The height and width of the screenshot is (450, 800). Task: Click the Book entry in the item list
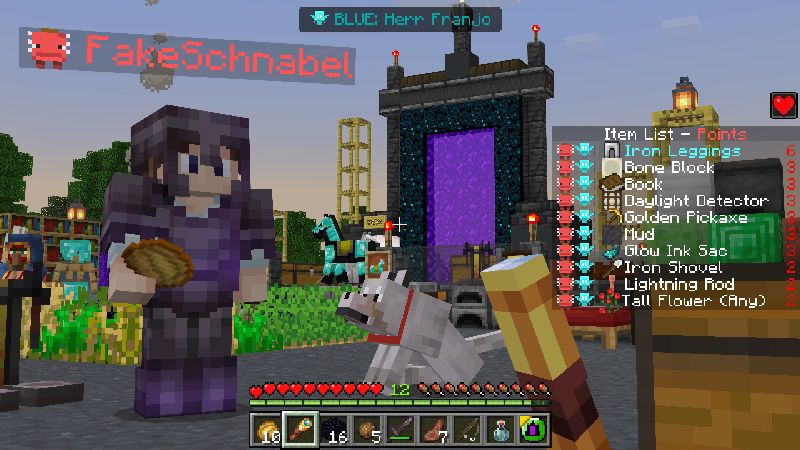coord(643,185)
